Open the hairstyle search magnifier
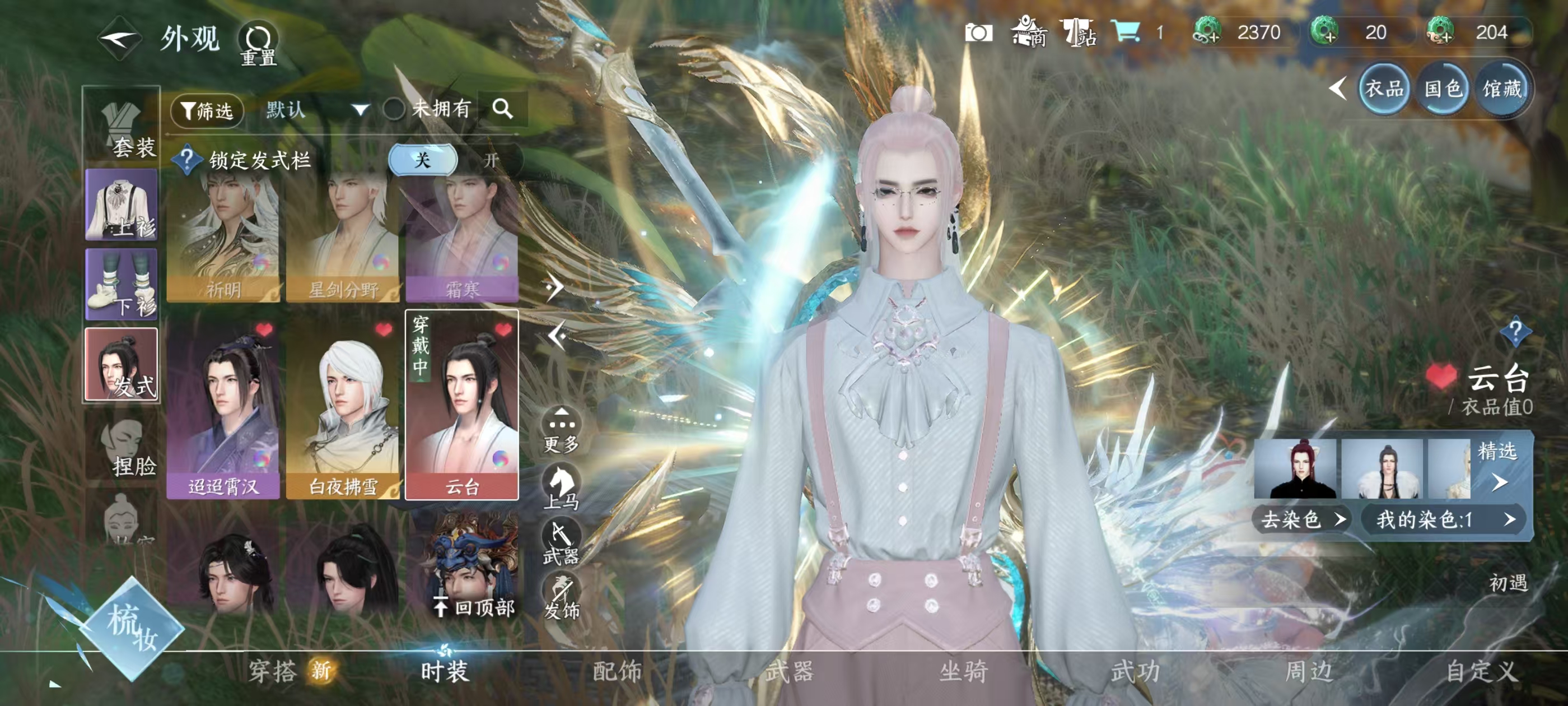Screen dimensions: 1568x706 pyautogui.click(x=503, y=109)
